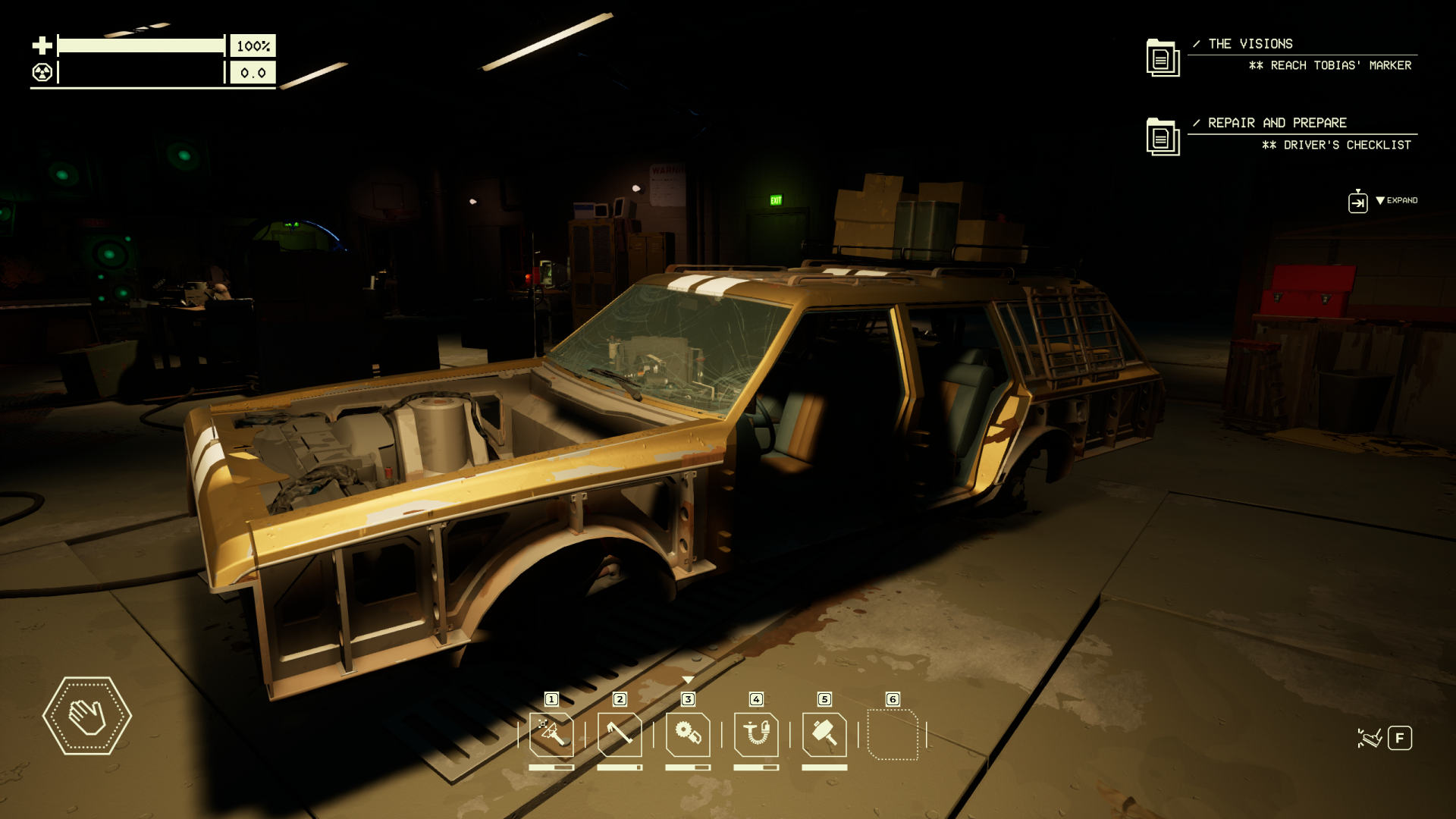Click the empty dotted sixth hotbar slot

[x=893, y=734]
